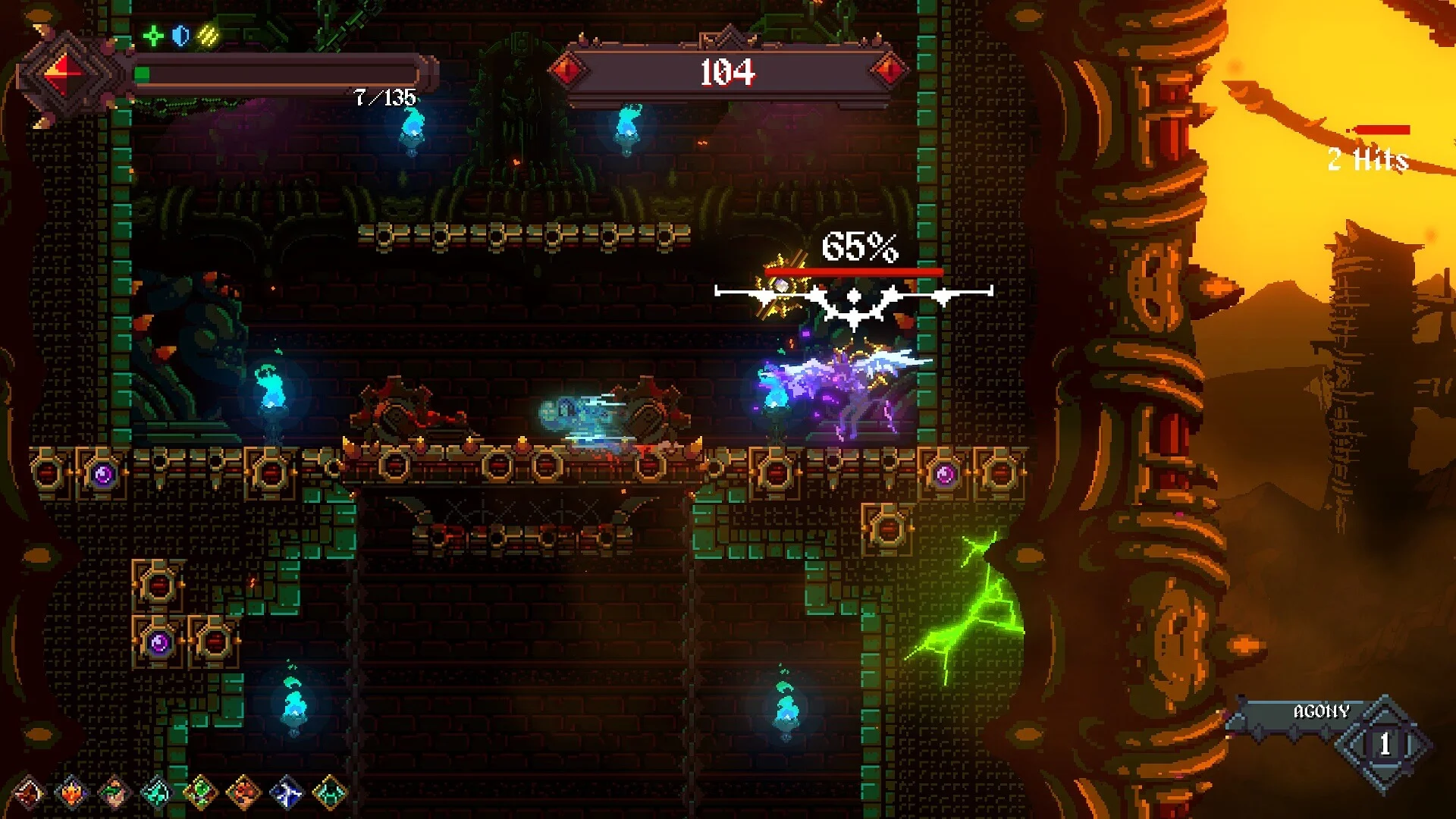
Task: Click the dark green armor relic icon
Action: pyautogui.click(x=329, y=793)
